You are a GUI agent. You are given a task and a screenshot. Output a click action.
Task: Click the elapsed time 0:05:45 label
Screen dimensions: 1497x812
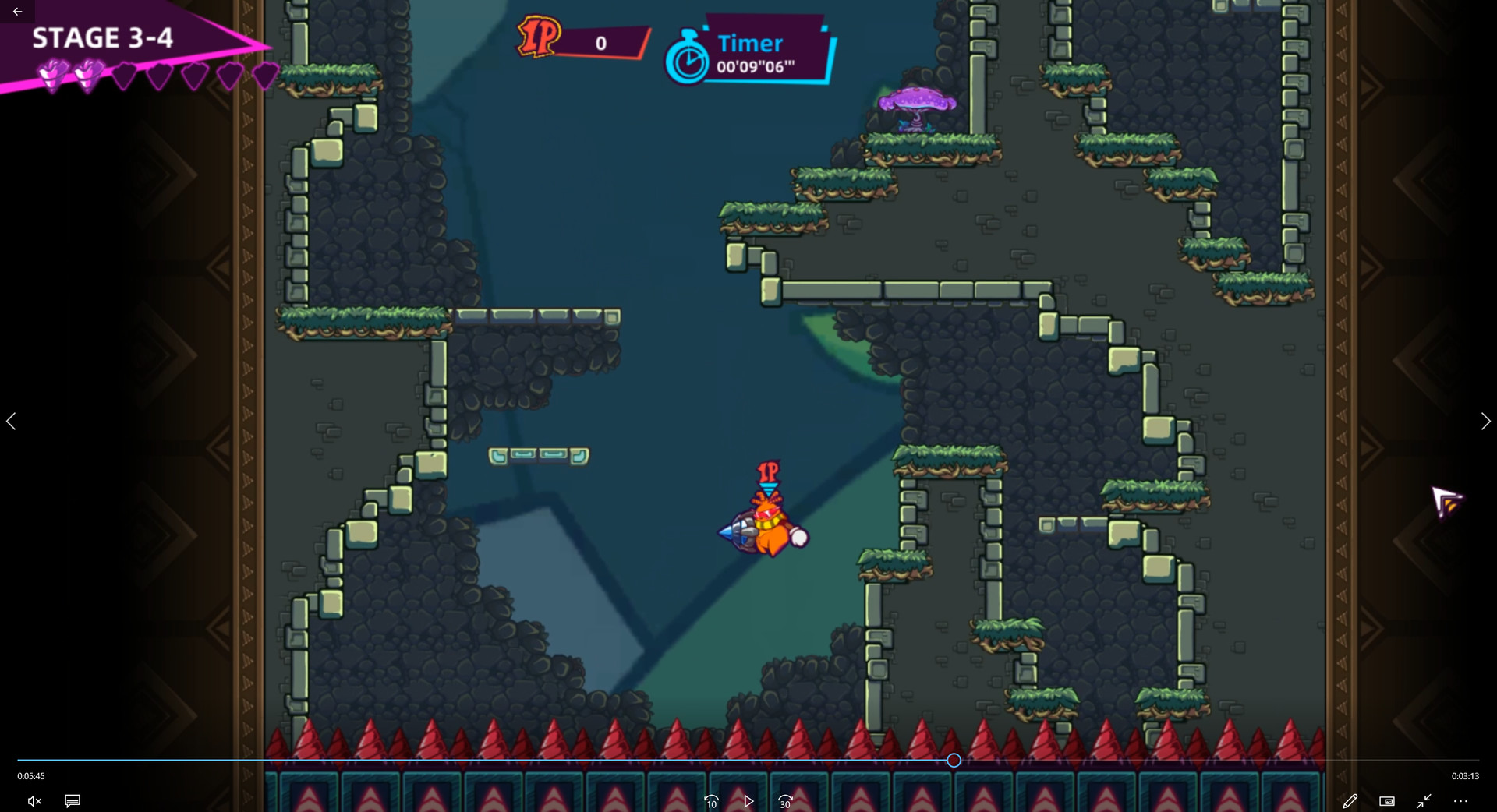point(30,775)
